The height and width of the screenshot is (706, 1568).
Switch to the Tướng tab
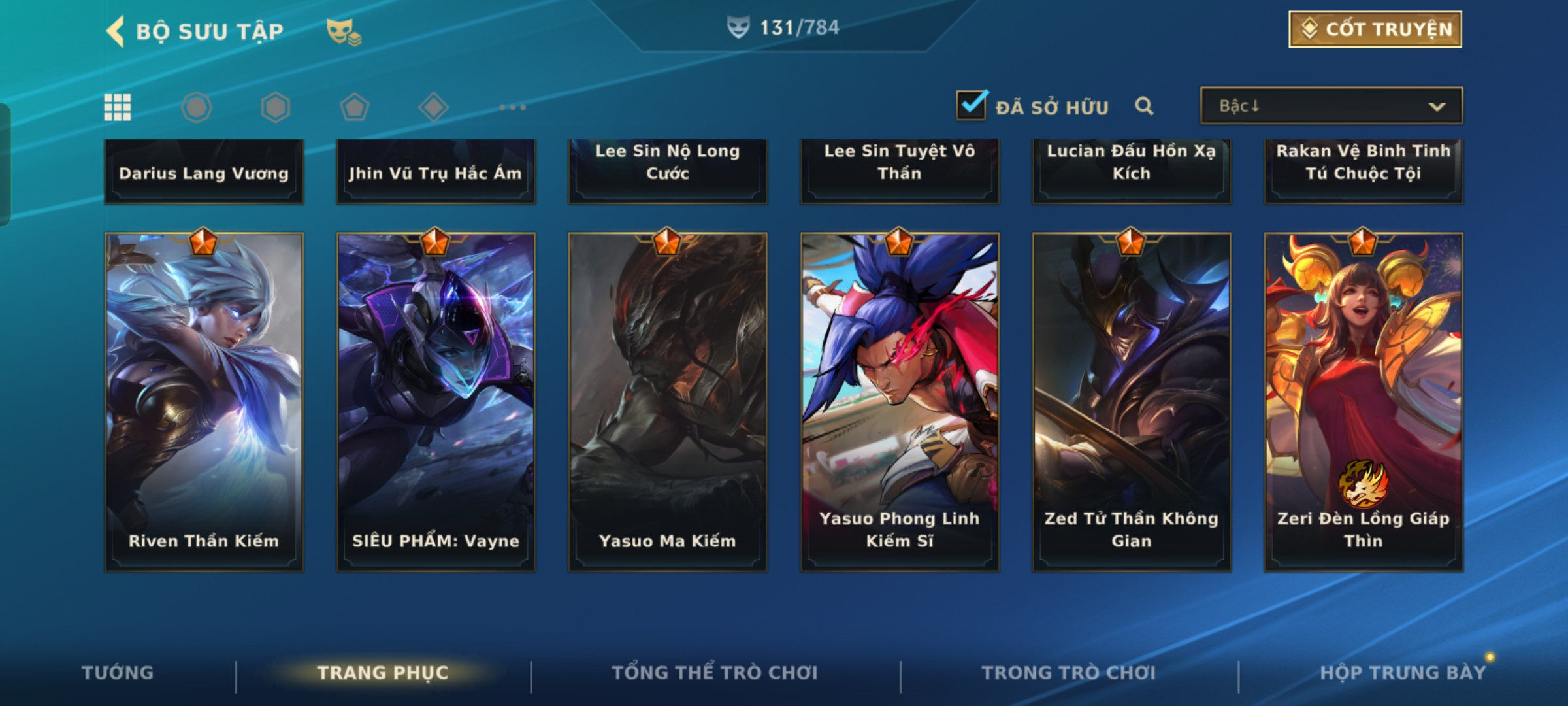pos(118,673)
